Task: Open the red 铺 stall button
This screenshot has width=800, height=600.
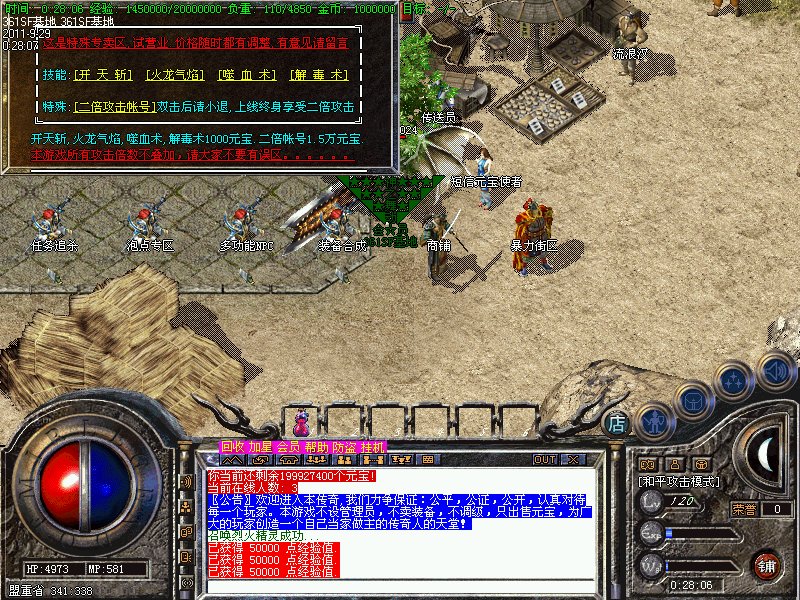Action: tap(767, 566)
